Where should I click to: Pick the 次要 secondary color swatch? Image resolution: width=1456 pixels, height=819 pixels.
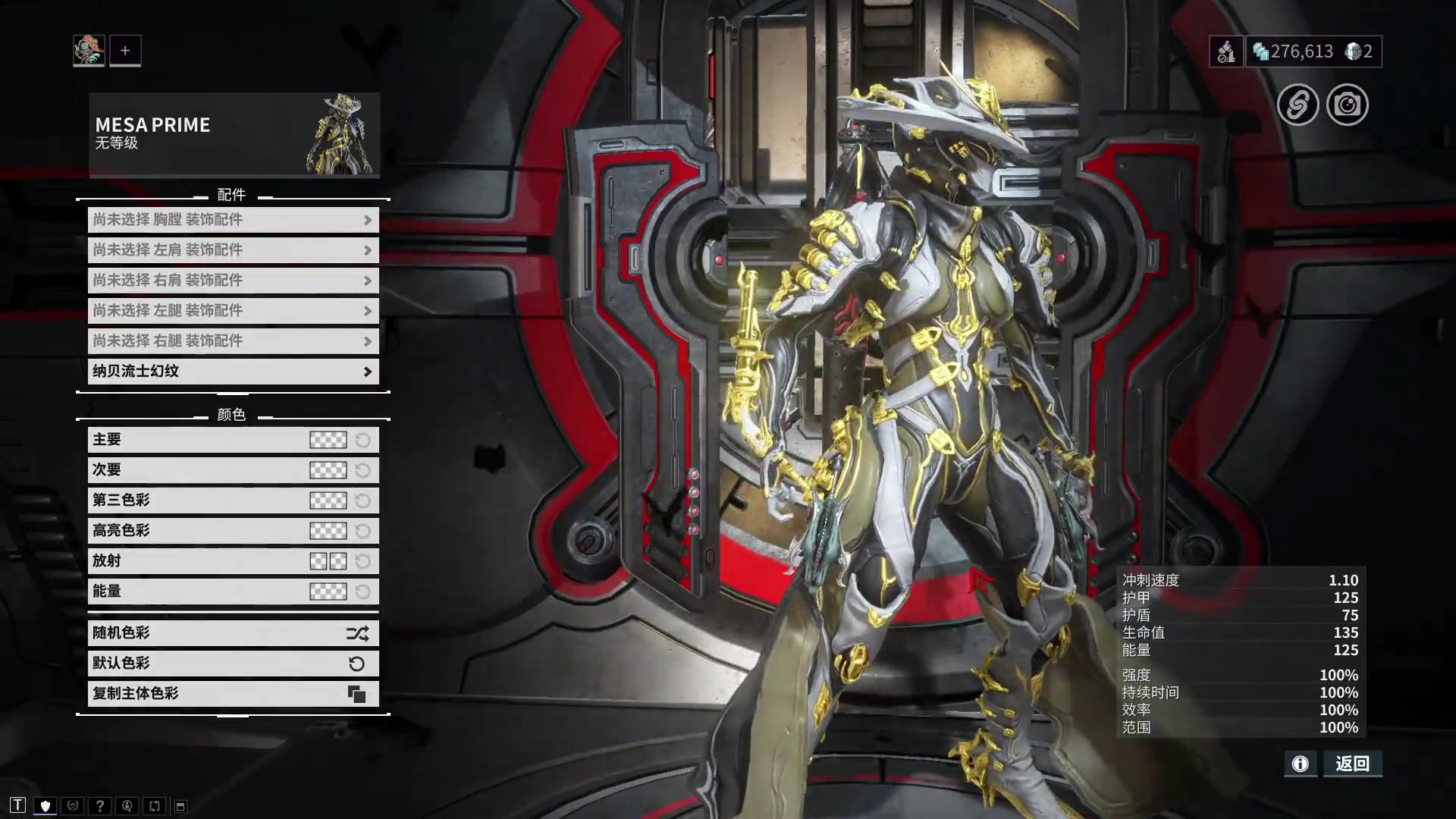coord(328,470)
